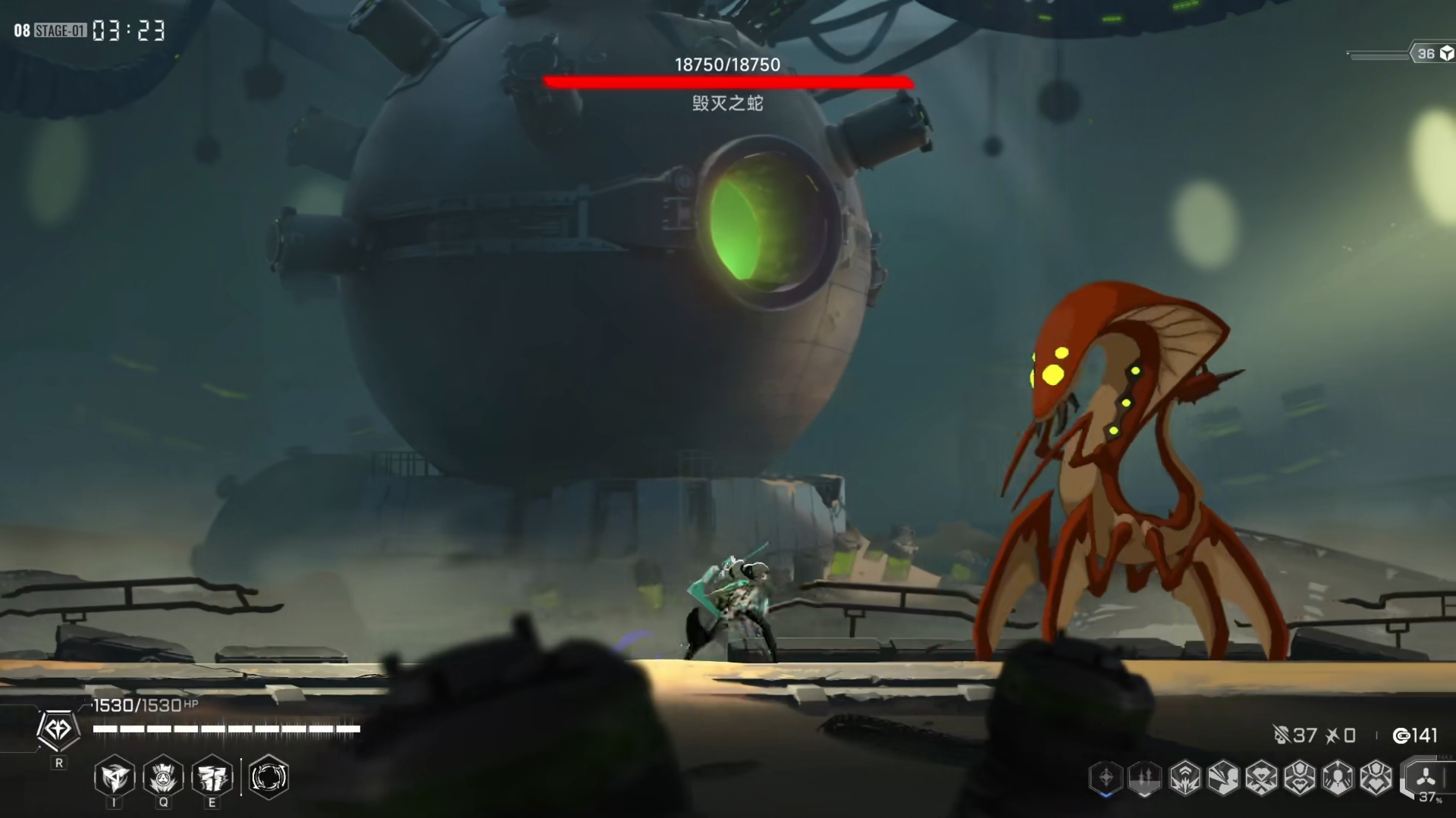Viewport: 1456px width, 818px height.
Task: Open the white cube inventory icon
Action: 1446,53
